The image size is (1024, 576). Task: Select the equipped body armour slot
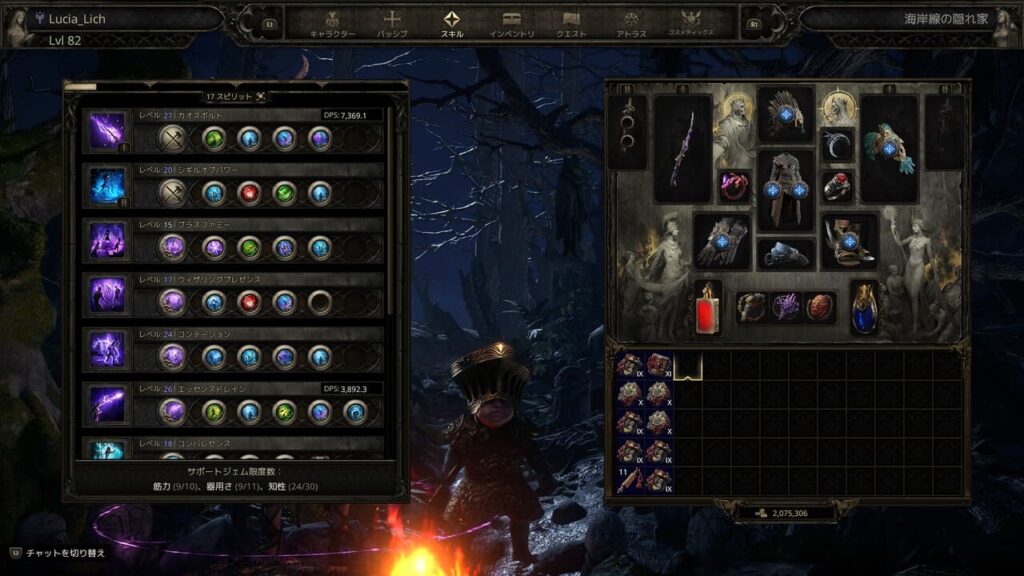point(785,190)
